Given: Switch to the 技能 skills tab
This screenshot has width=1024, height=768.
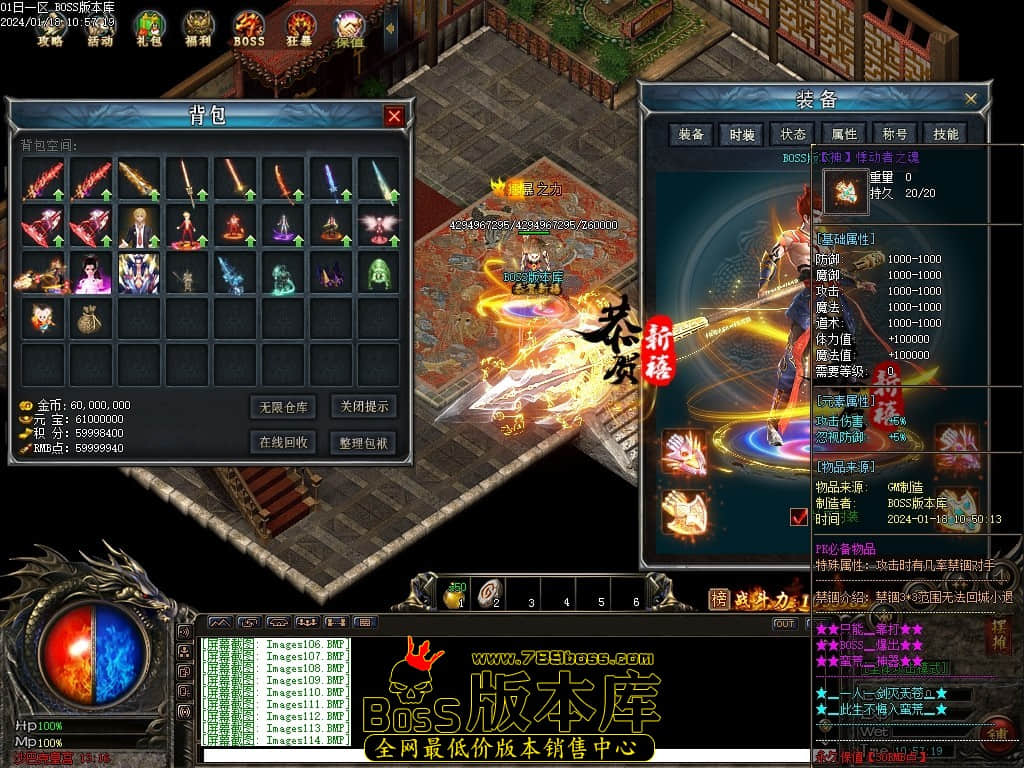Looking at the screenshot, I should click(x=945, y=134).
